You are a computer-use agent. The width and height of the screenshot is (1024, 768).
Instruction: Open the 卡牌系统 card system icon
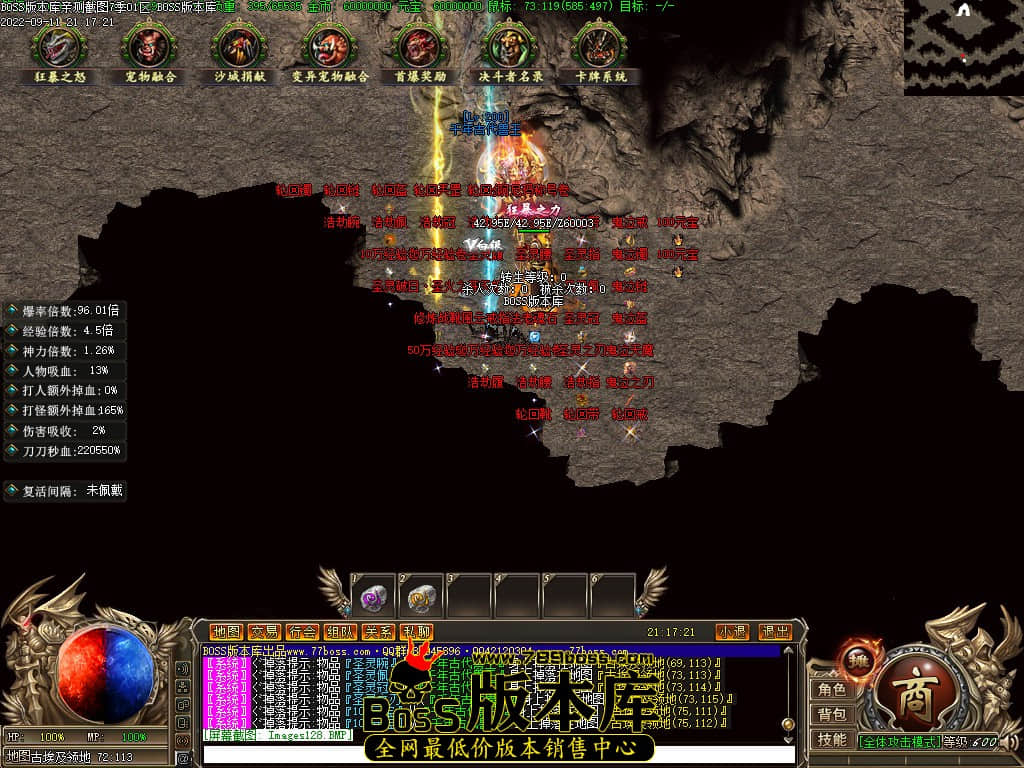point(600,46)
